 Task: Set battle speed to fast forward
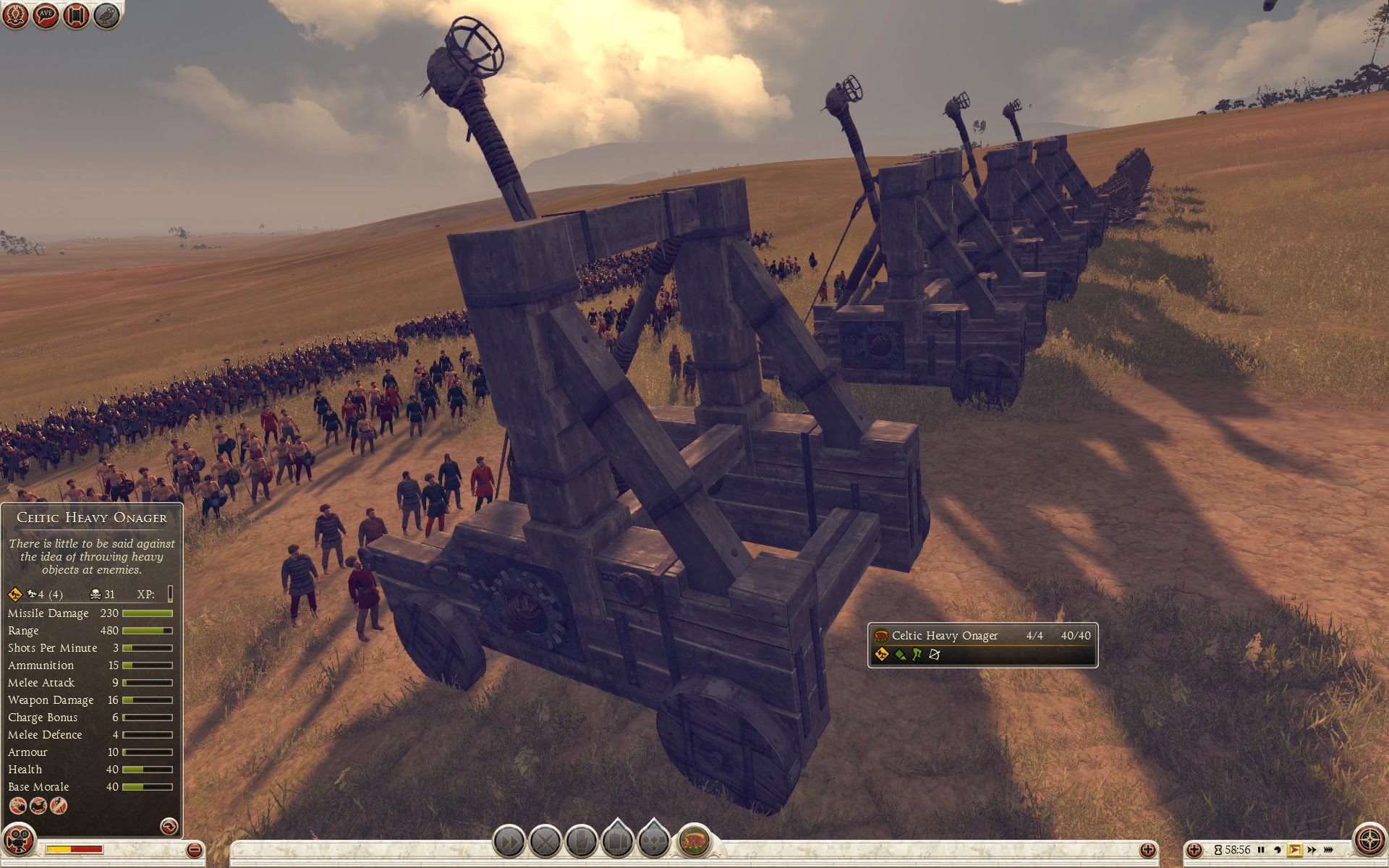click(1312, 850)
